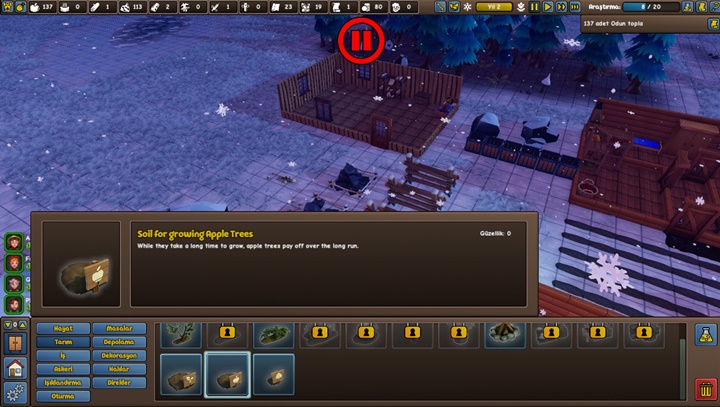This screenshot has width=720, height=407.
Task: Click the red trash can demolish button
Action: point(704,388)
